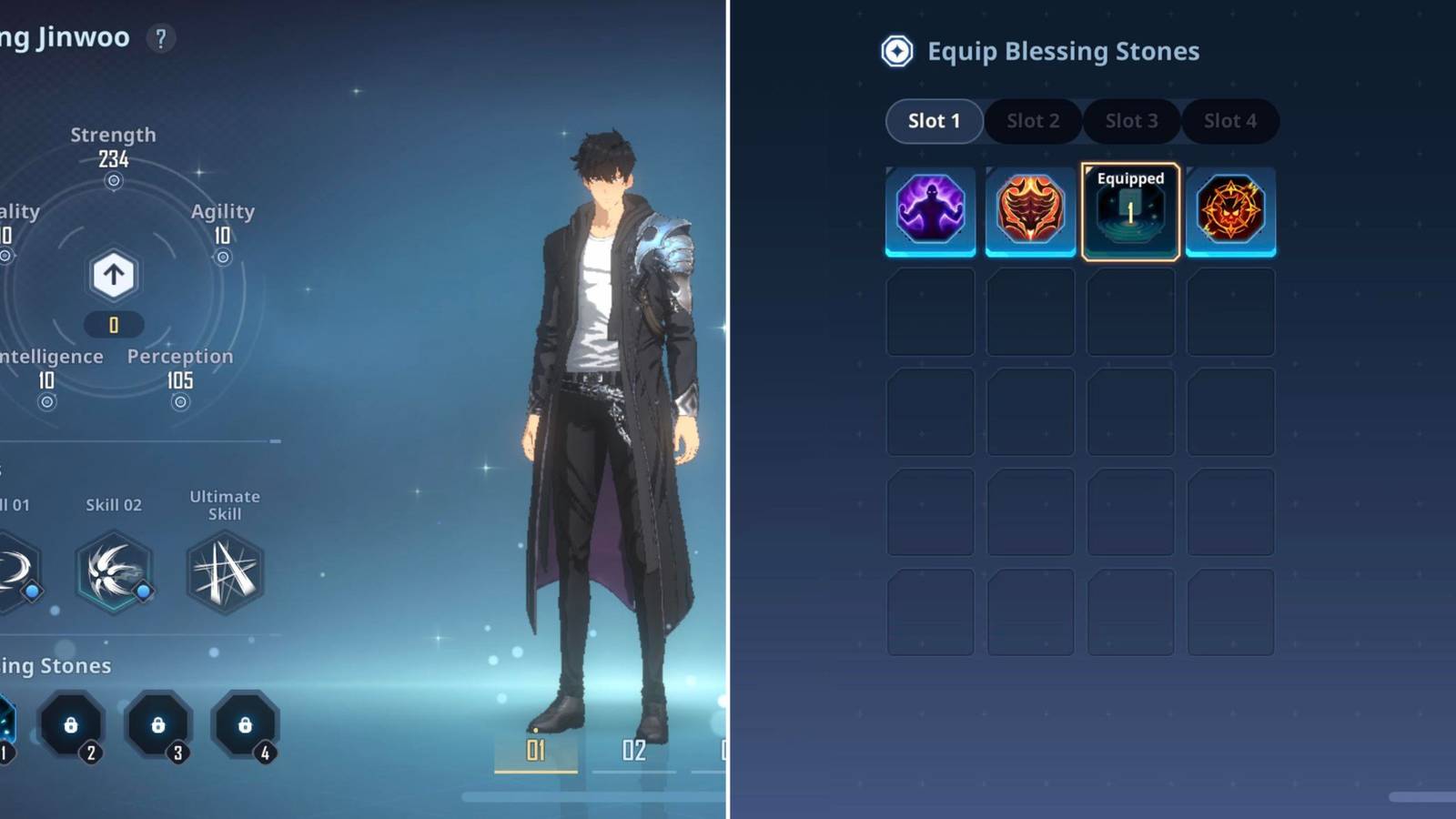This screenshot has width=1456, height=819.
Task: Select the fiery emblem blessing stone
Action: pyautogui.click(x=1230, y=211)
